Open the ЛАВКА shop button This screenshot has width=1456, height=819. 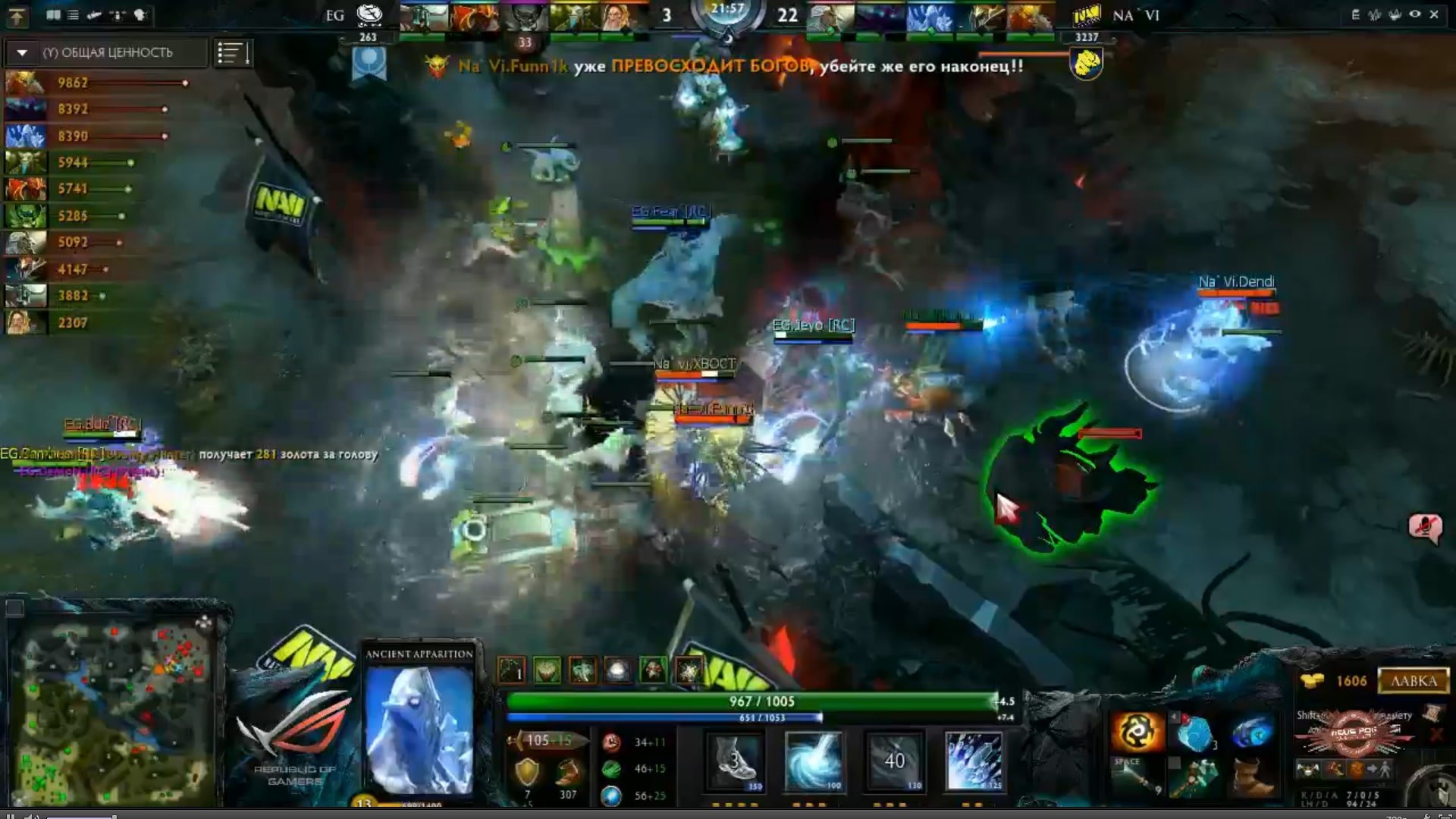point(1413,680)
